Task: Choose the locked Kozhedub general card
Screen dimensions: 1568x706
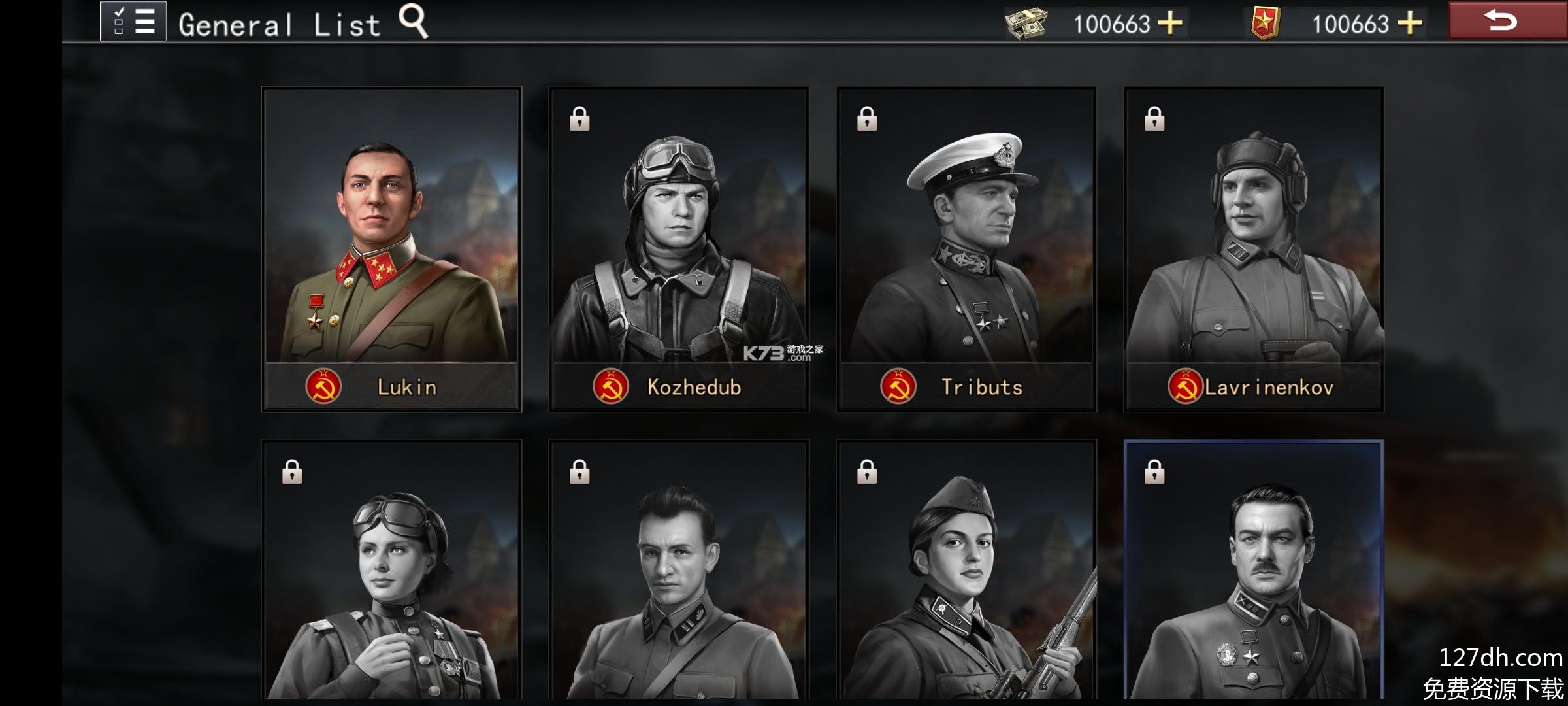Action: pyautogui.click(x=679, y=249)
